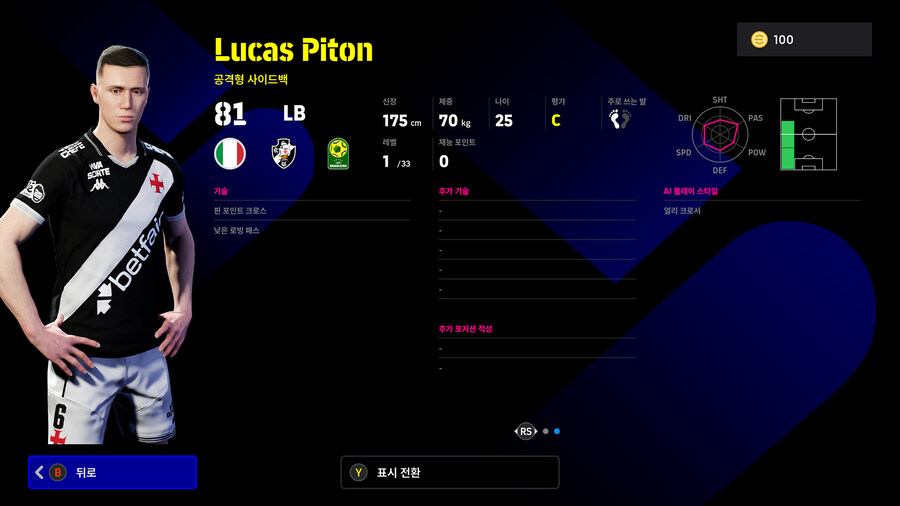Inspect the hexagonal stats radar chart
This screenshot has width=900, height=506.
pyautogui.click(x=720, y=134)
